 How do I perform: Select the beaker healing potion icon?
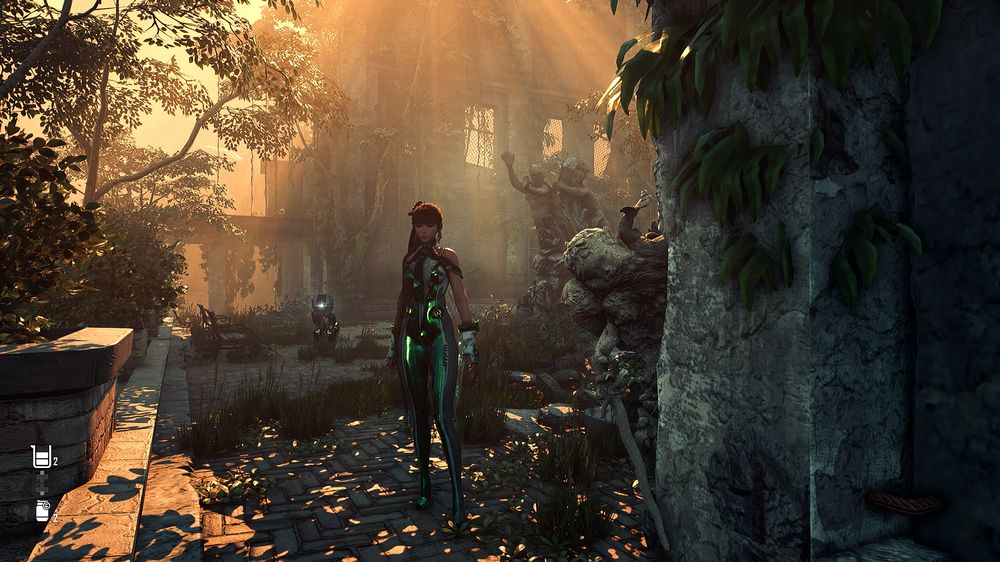click(x=41, y=458)
